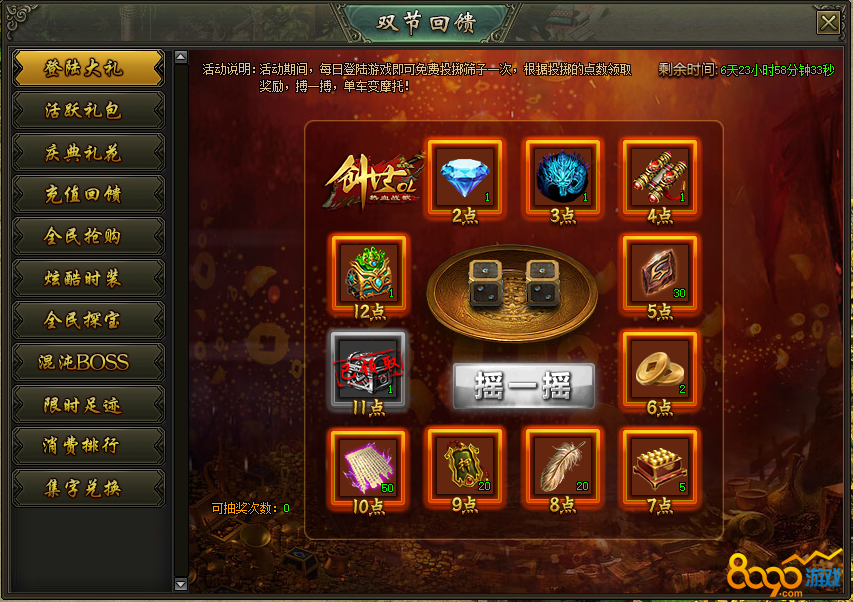Select the gold treasure chest 7点 reward
853x602 pixels.
tap(659, 466)
